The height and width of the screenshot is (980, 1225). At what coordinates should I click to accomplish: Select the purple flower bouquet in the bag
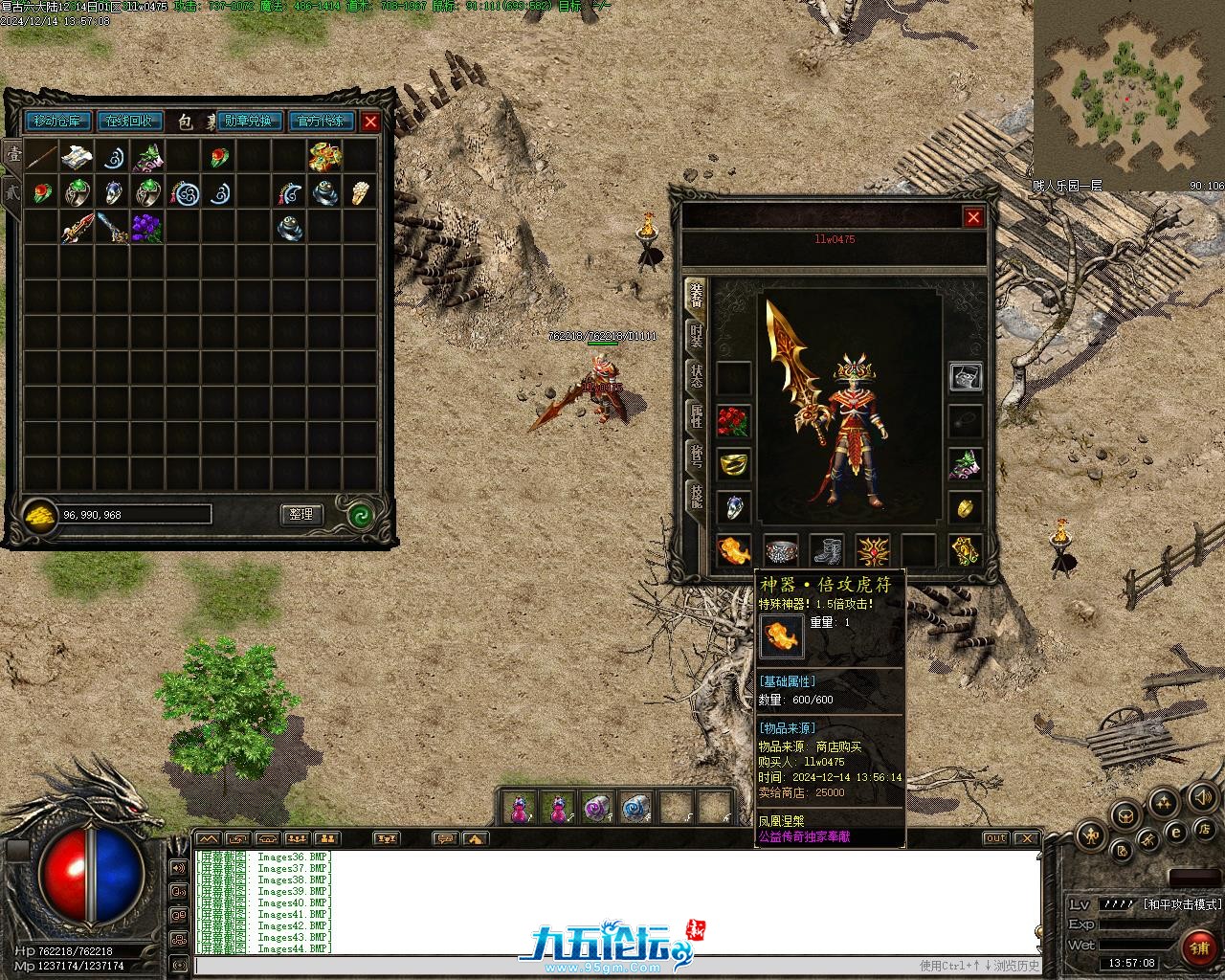pos(146,228)
